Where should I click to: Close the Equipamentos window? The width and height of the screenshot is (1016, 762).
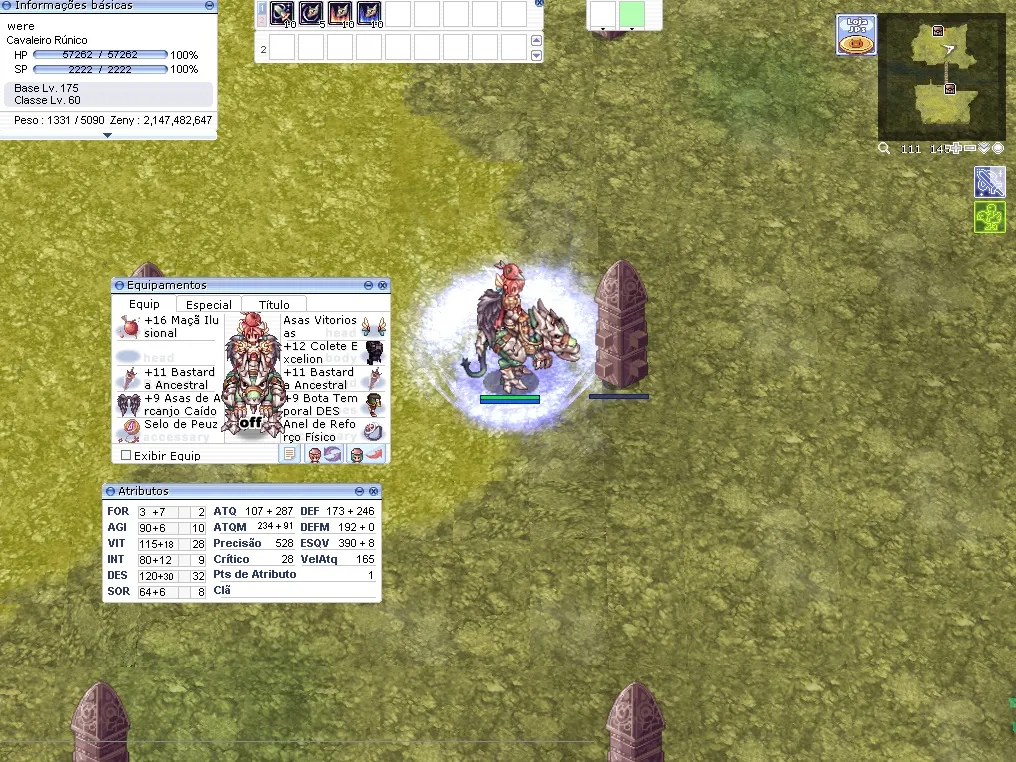click(382, 286)
